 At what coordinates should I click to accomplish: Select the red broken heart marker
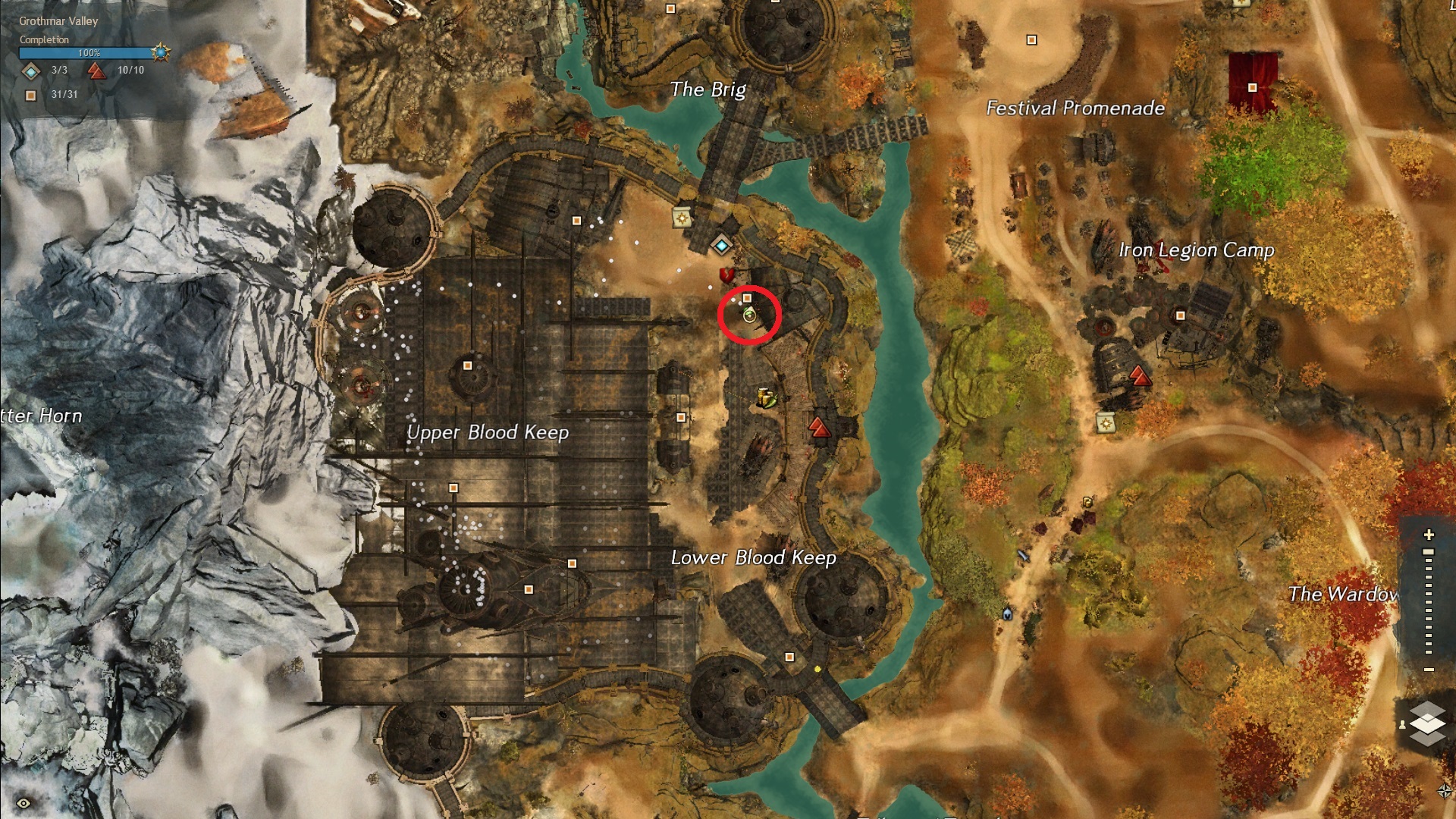point(726,275)
